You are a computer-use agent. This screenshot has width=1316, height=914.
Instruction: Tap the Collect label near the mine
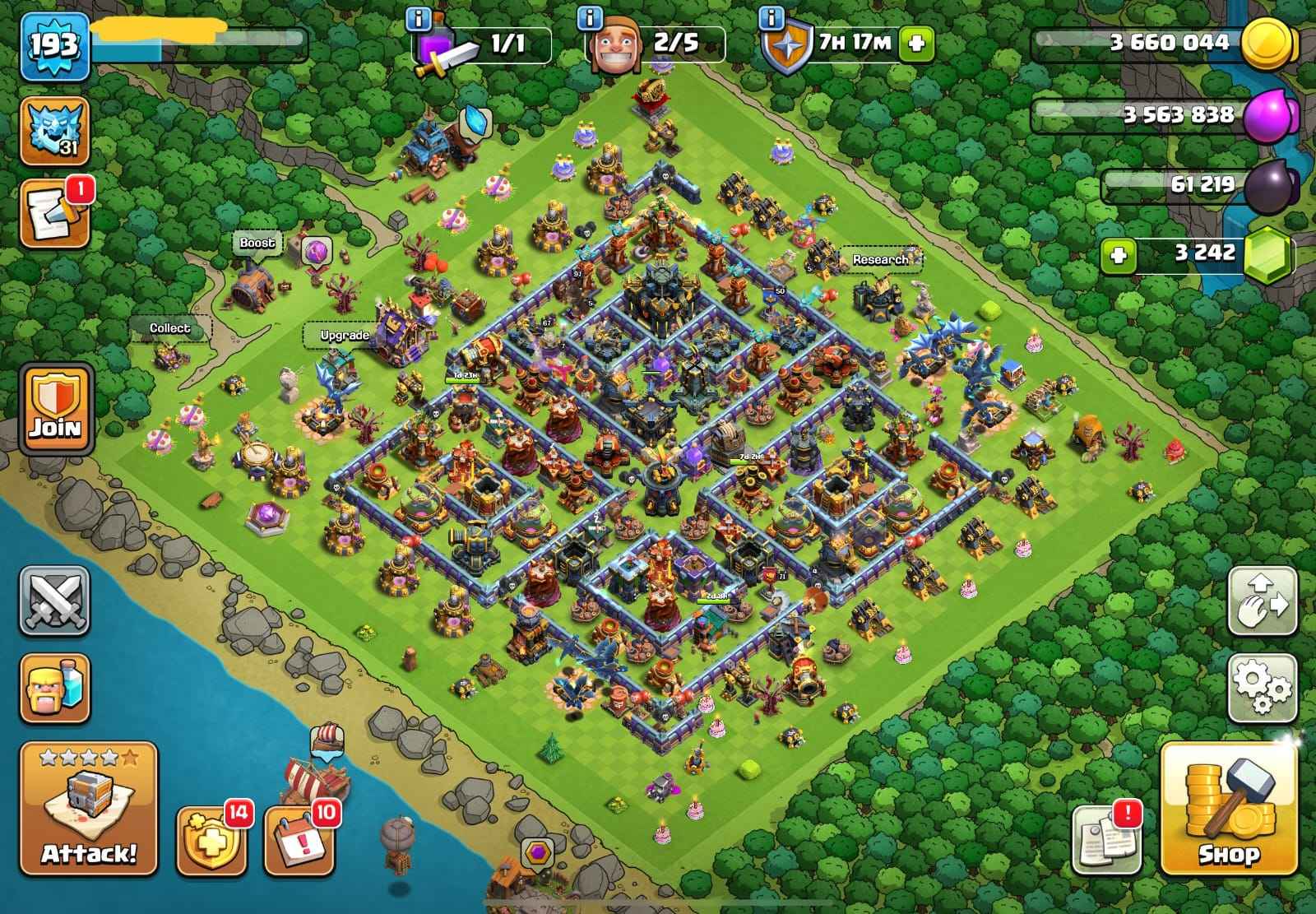[x=170, y=329]
